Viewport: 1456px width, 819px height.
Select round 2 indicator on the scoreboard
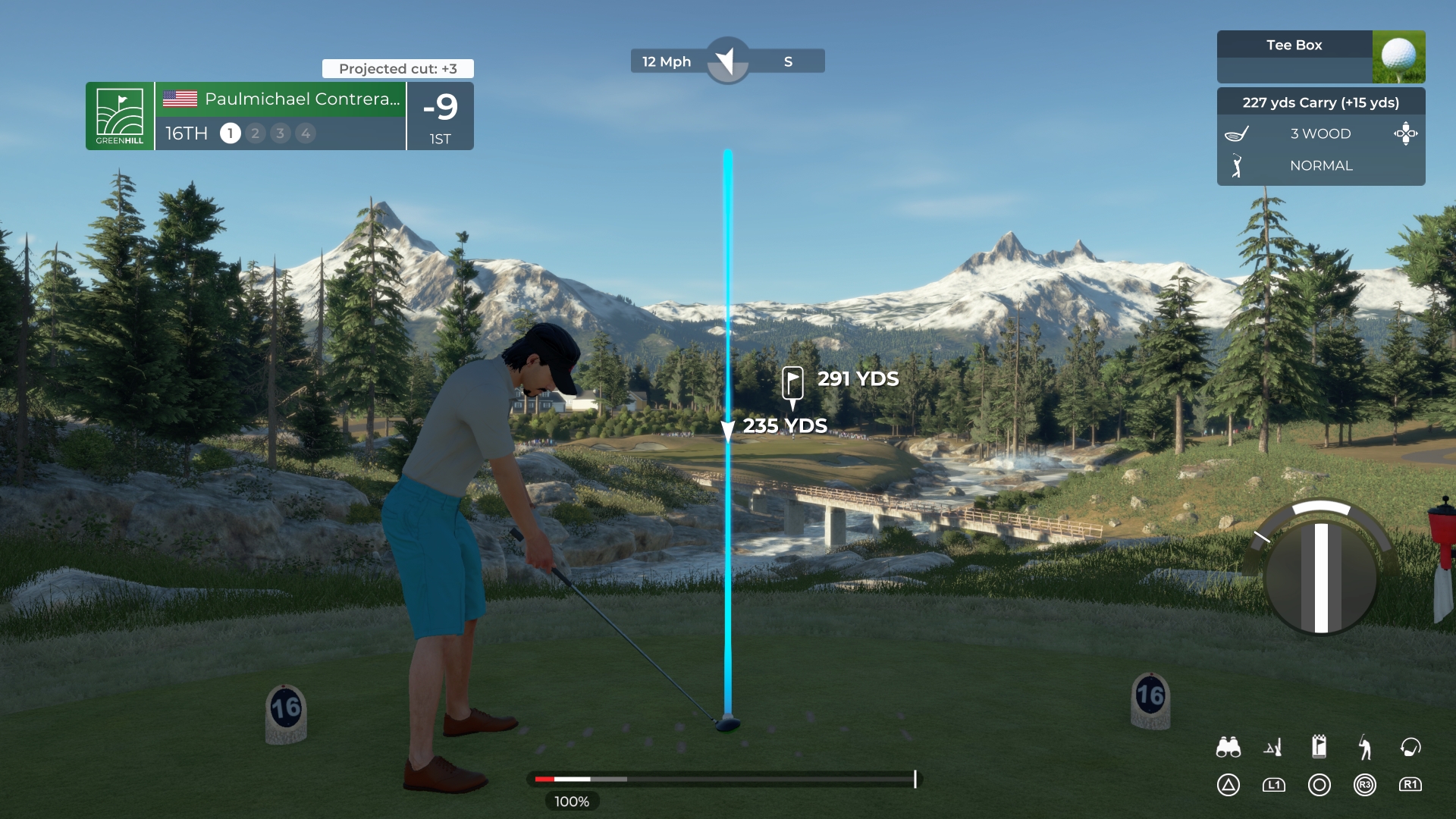tap(256, 133)
